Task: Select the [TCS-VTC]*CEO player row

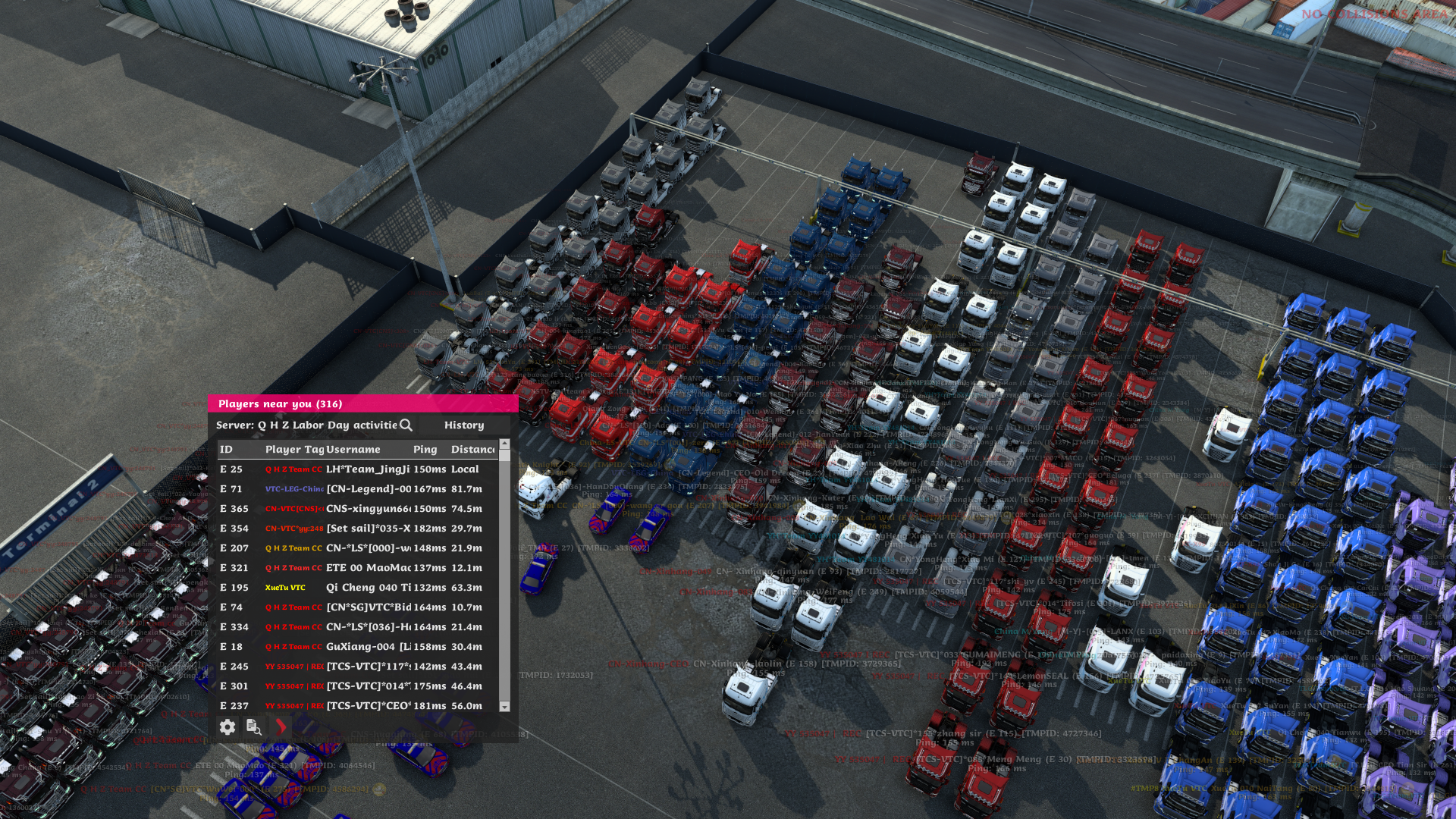Action: 356,706
